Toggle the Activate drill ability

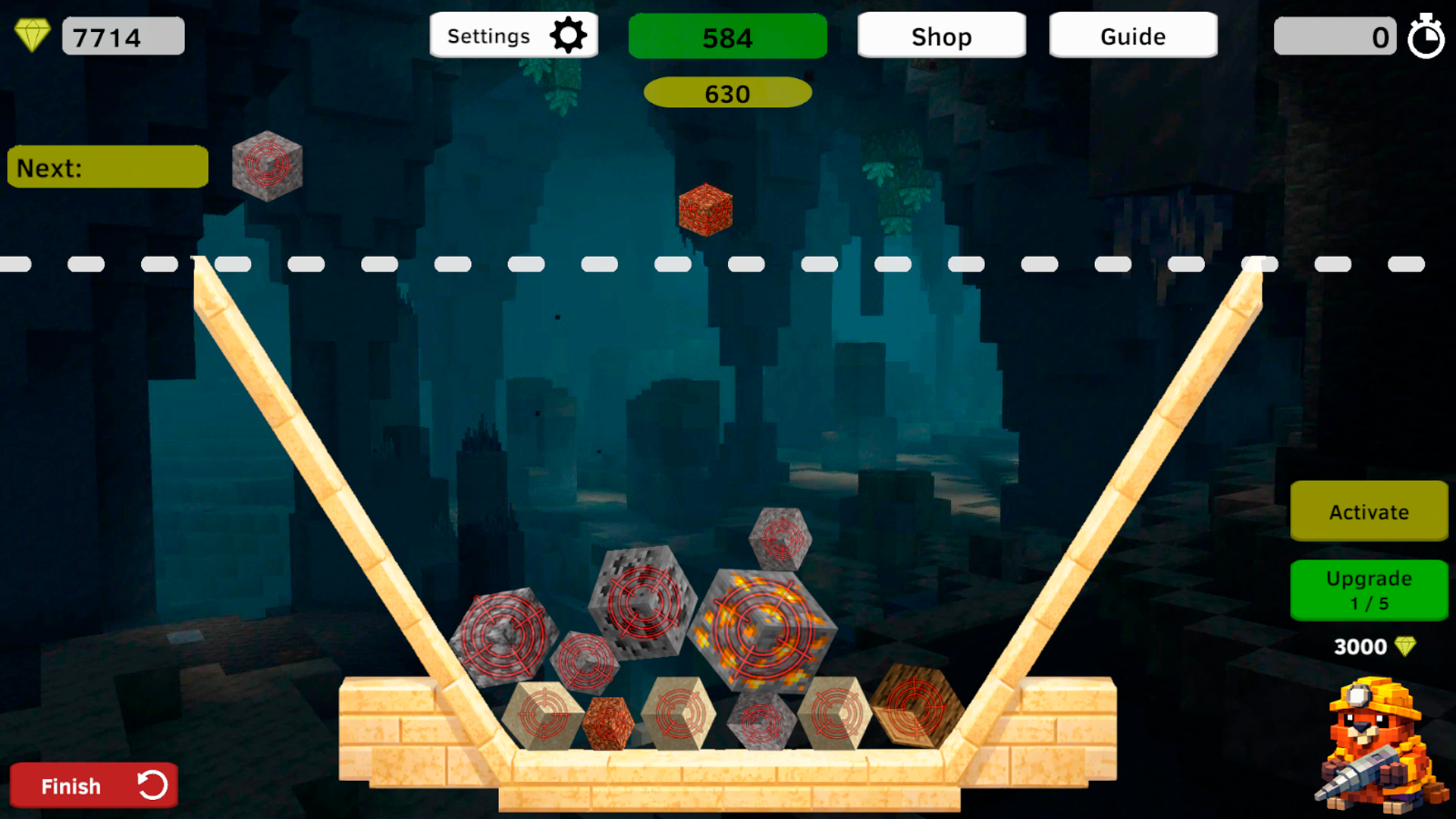pyautogui.click(x=1368, y=512)
